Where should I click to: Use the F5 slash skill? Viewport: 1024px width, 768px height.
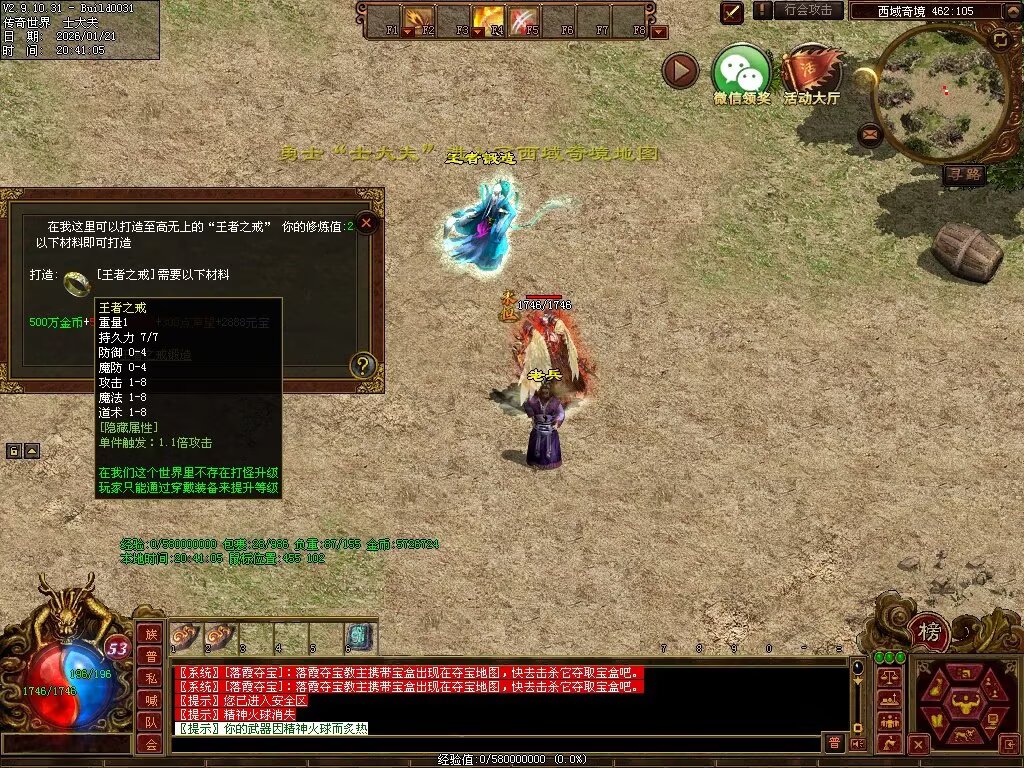point(523,19)
